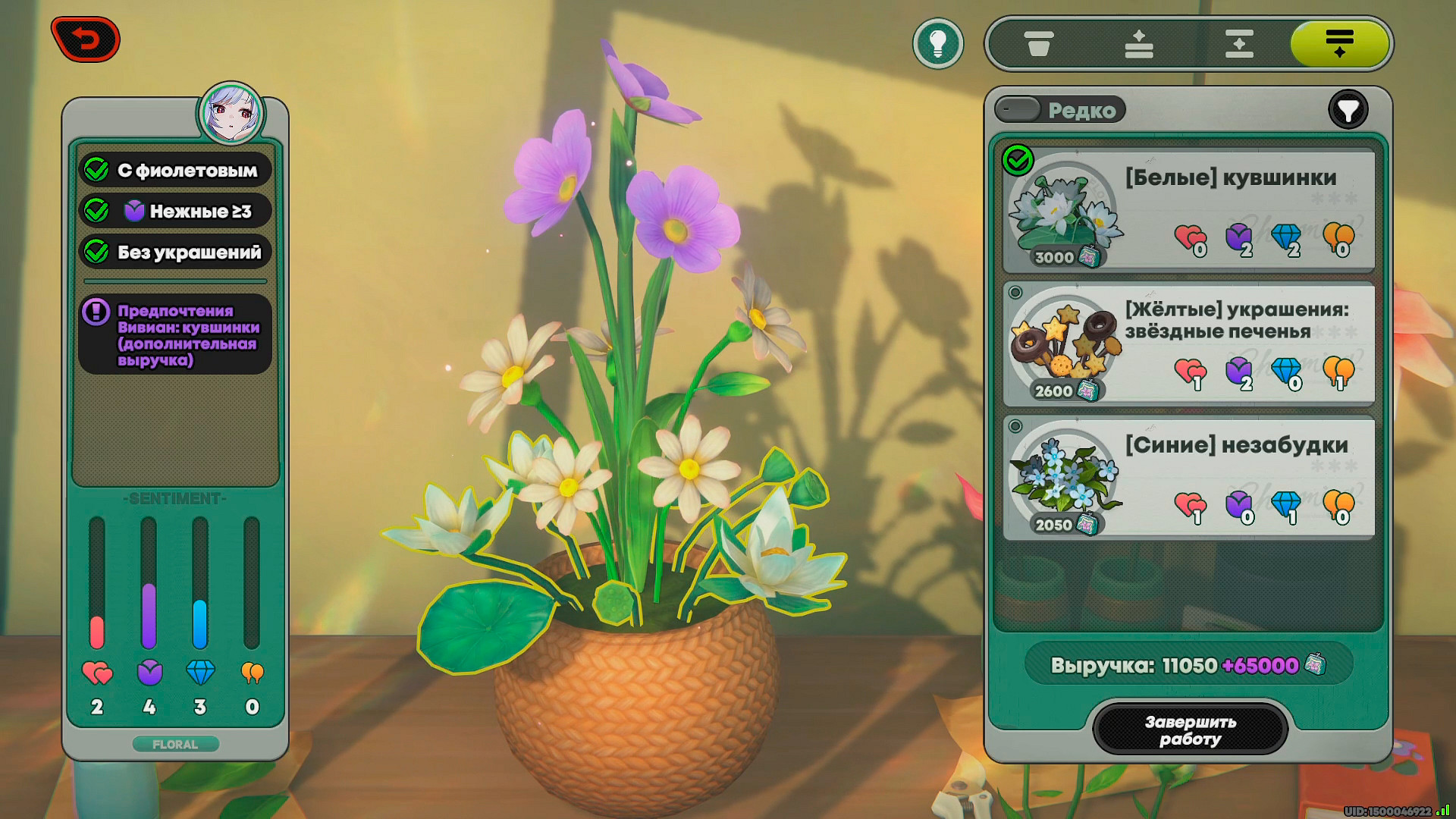Pick the [Синие] незабудки flower row
The image size is (1456, 819).
(1188, 478)
